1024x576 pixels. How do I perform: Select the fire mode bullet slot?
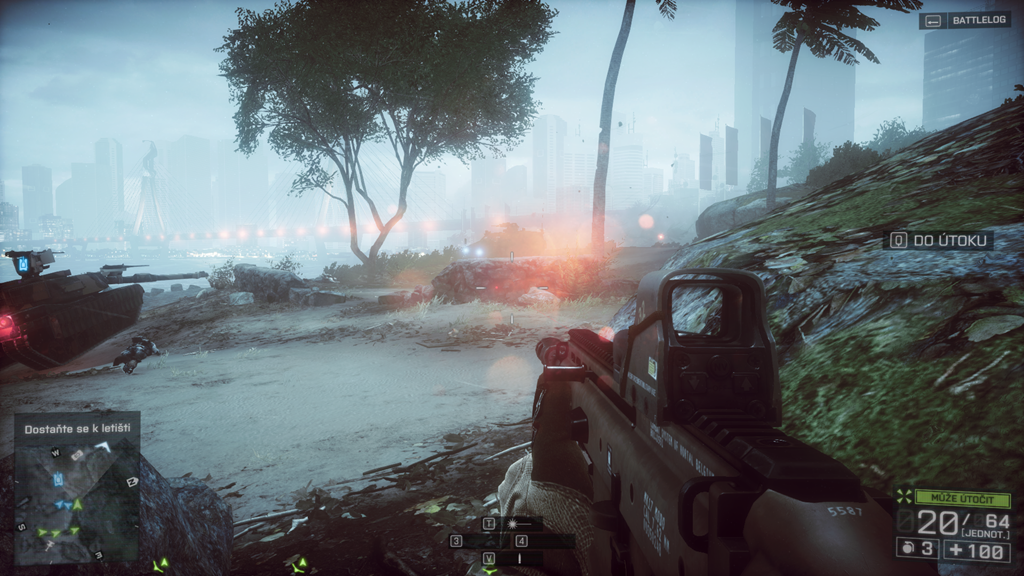coord(518,557)
